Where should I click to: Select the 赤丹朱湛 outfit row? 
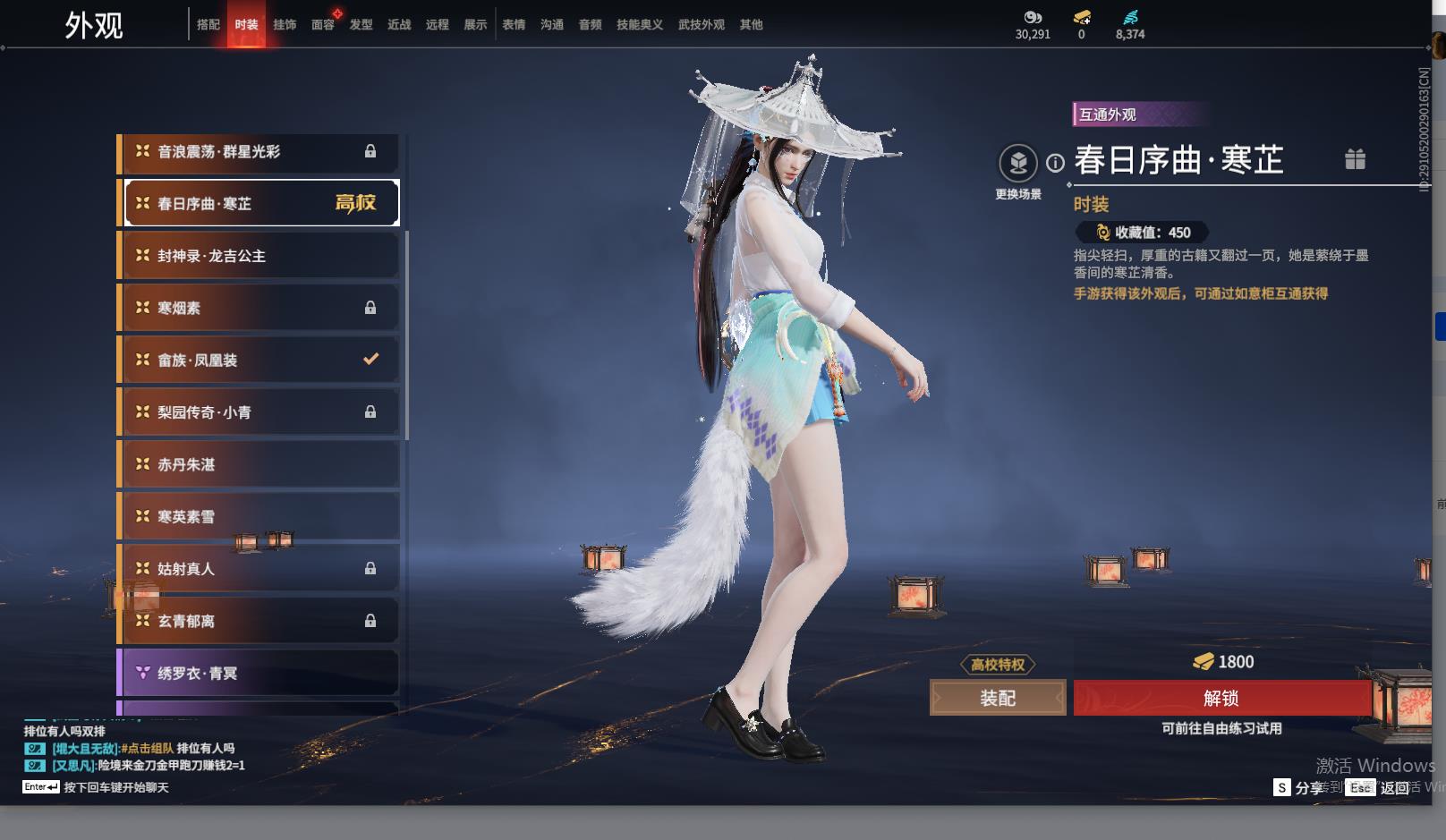(x=258, y=464)
